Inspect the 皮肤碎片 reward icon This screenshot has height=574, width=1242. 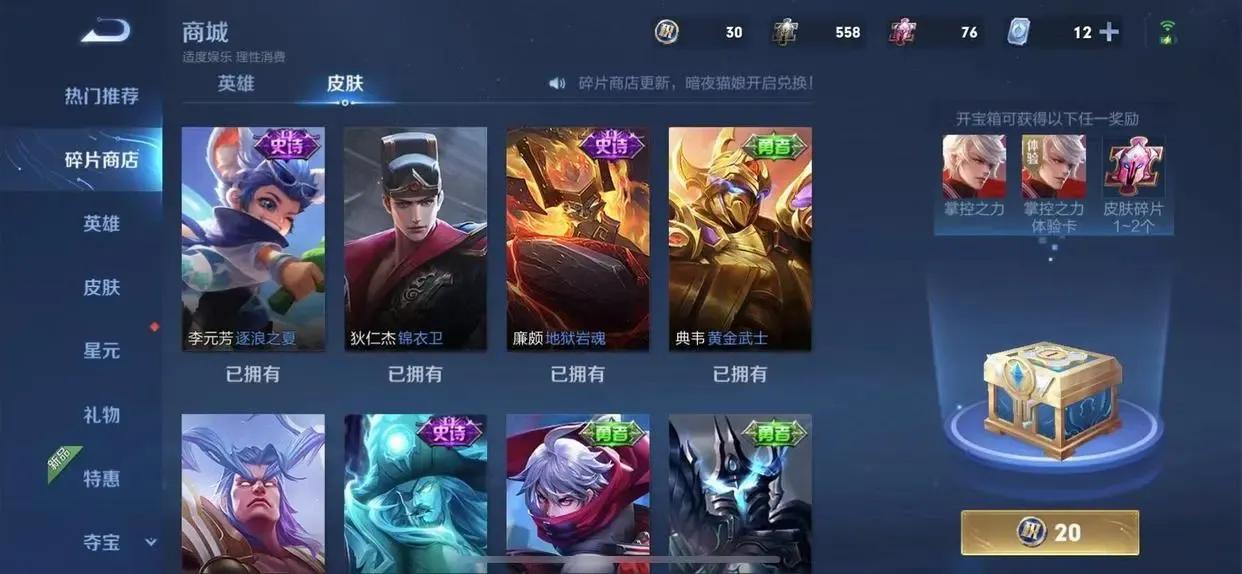1133,166
